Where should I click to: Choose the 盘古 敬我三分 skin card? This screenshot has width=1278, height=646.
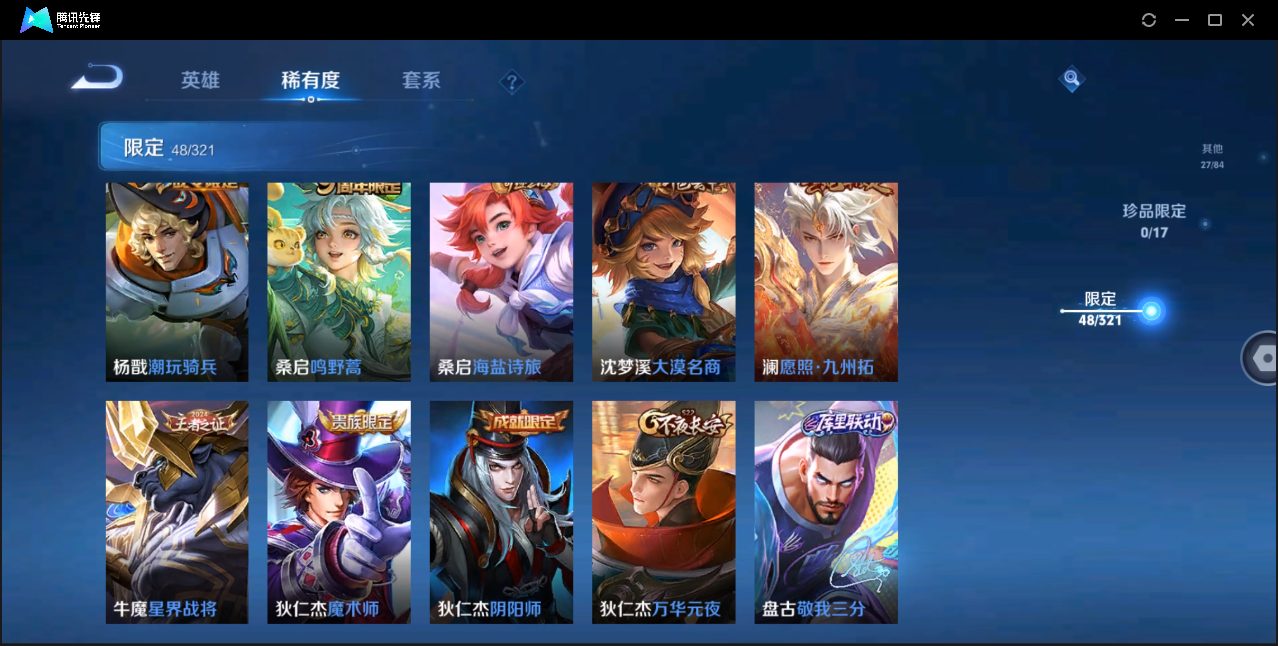[x=825, y=512]
